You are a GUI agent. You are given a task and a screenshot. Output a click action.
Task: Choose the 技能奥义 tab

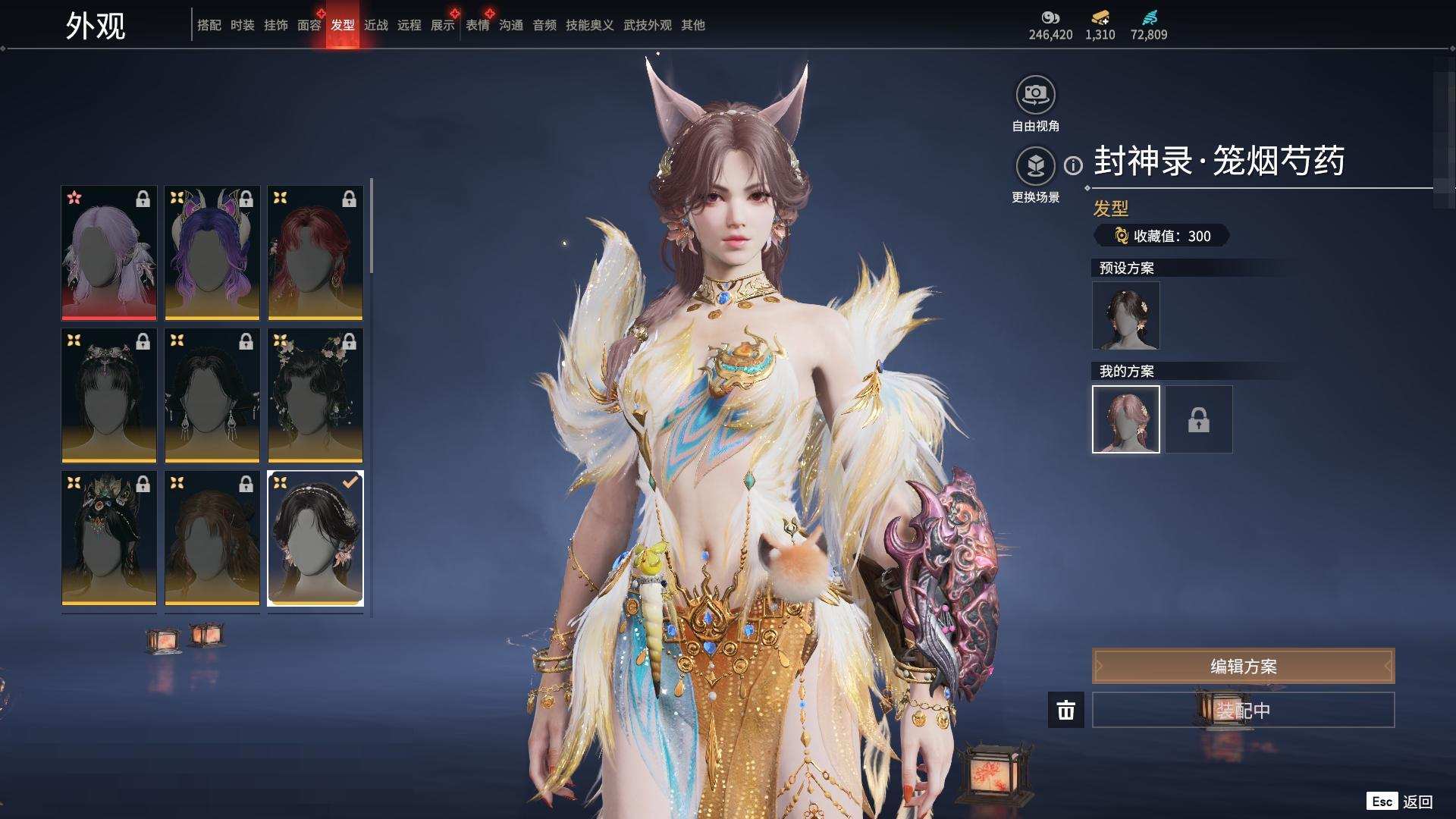(589, 25)
